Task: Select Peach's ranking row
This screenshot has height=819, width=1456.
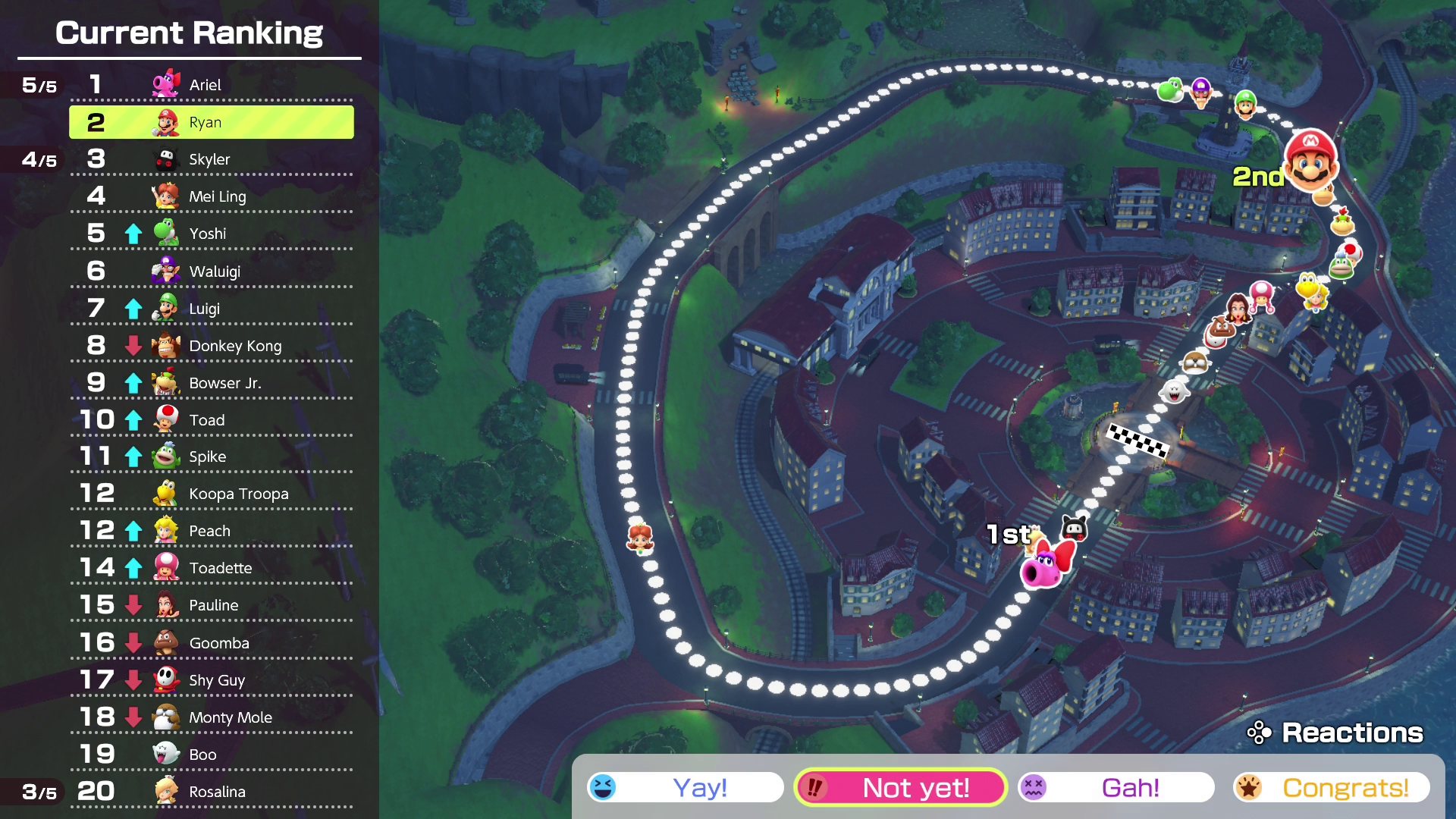Action: [x=212, y=531]
